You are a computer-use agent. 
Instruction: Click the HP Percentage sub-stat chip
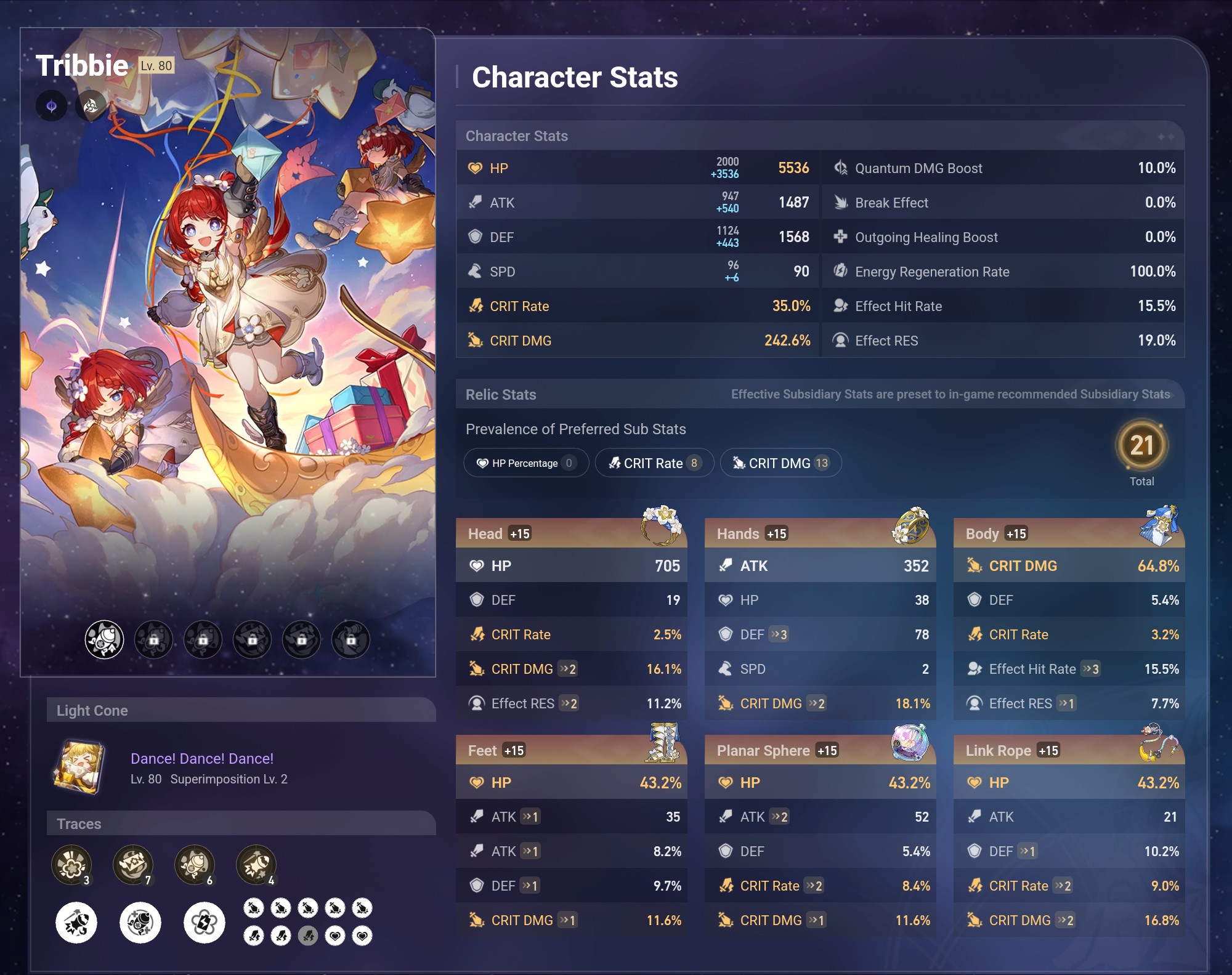pos(525,463)
